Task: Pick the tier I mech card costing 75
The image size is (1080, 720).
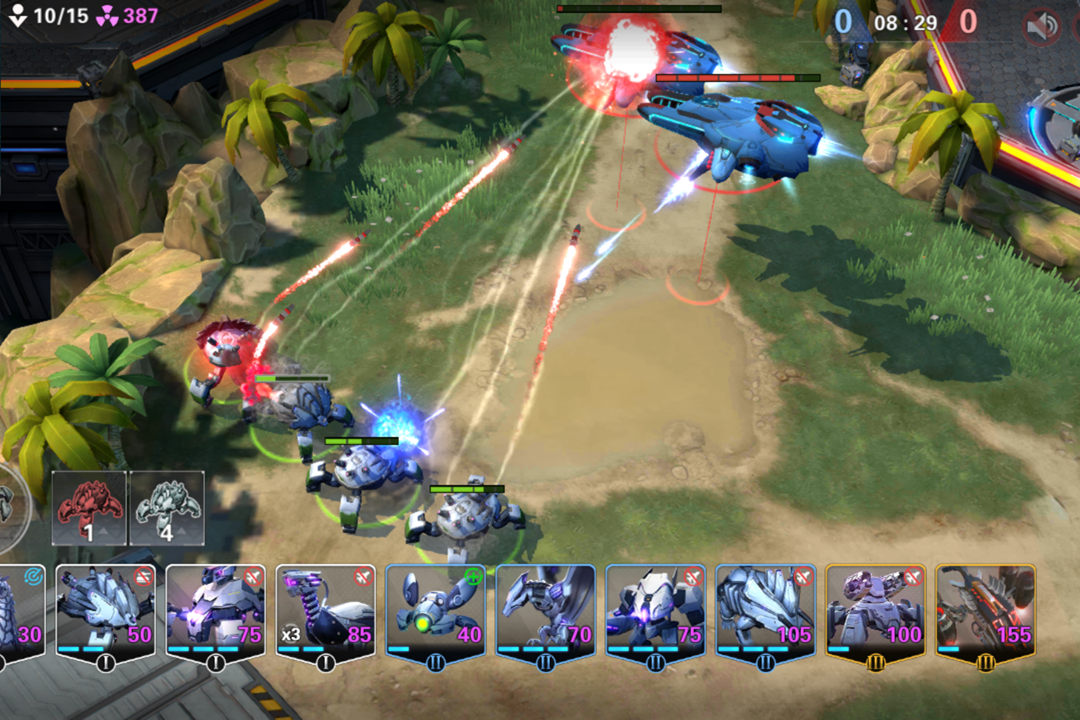Action: (x=215, y=610)
